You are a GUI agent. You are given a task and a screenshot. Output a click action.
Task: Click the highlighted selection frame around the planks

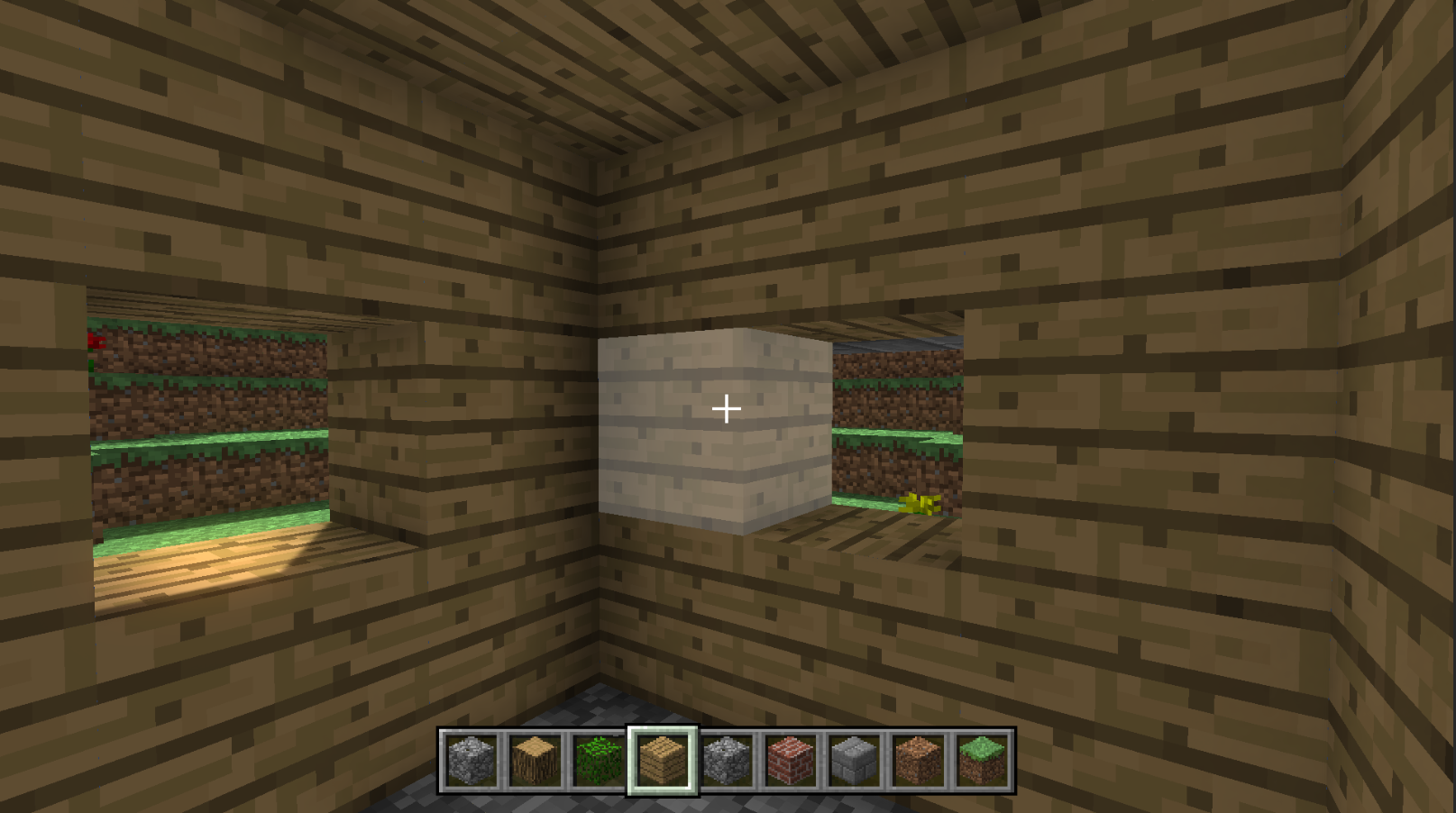pyautogui.click(x=663, y=732)
